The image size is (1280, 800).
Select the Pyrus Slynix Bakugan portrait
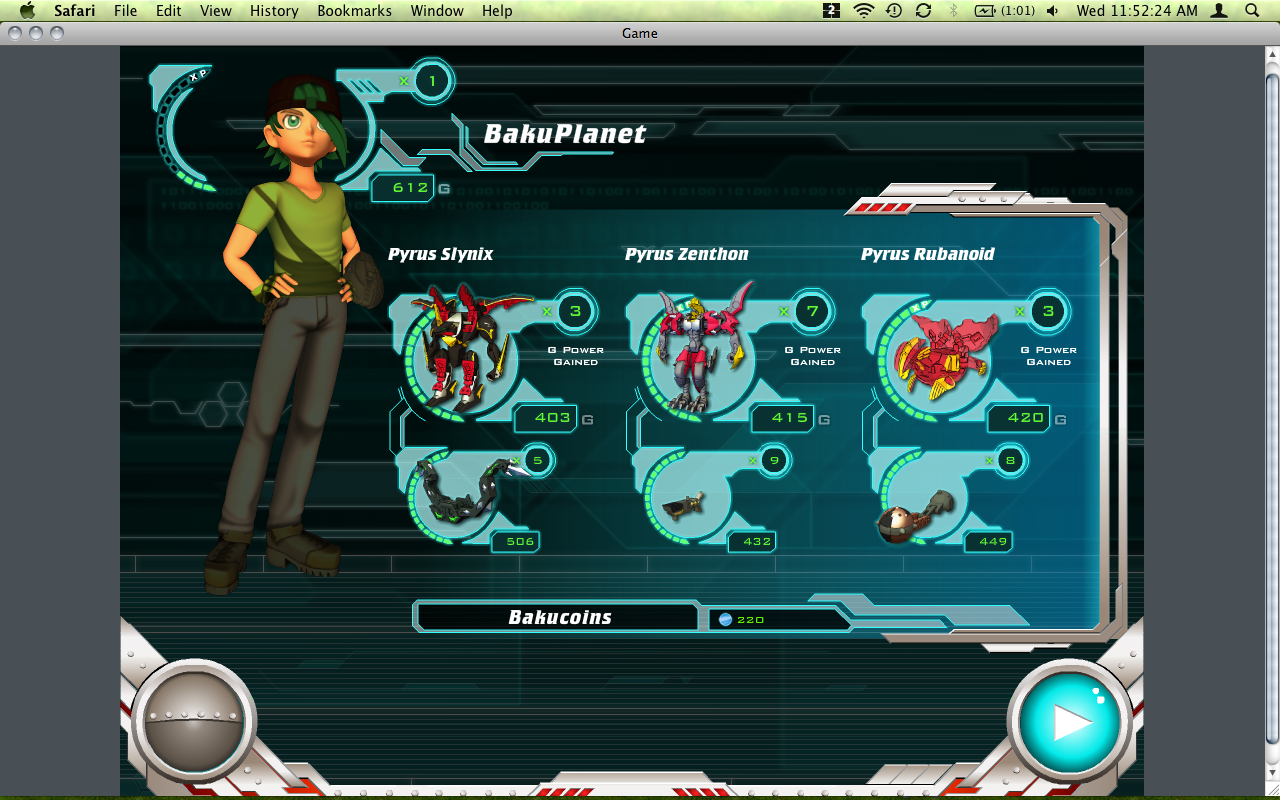(461, 349)
